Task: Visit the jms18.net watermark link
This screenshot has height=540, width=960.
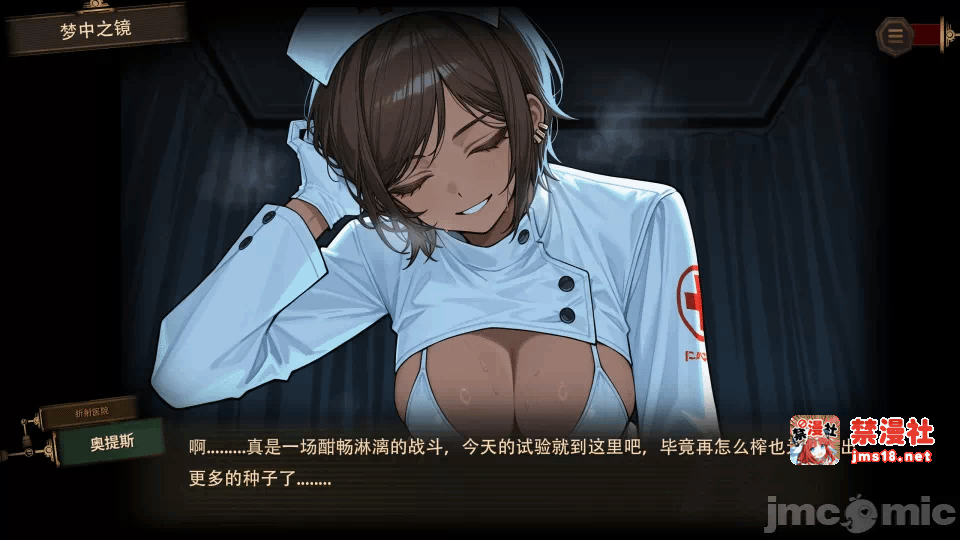Action: point(889,456)
